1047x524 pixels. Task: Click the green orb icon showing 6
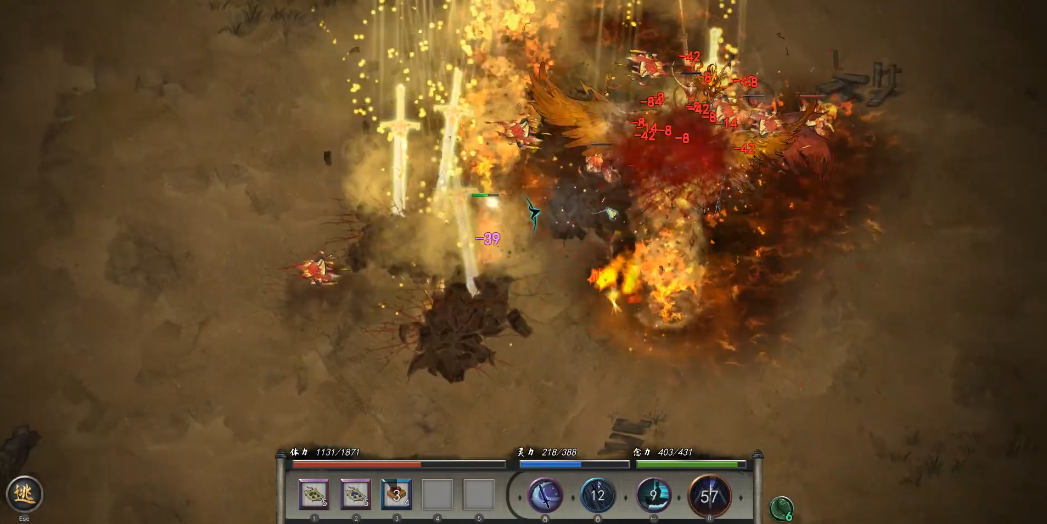pos(781,508)
